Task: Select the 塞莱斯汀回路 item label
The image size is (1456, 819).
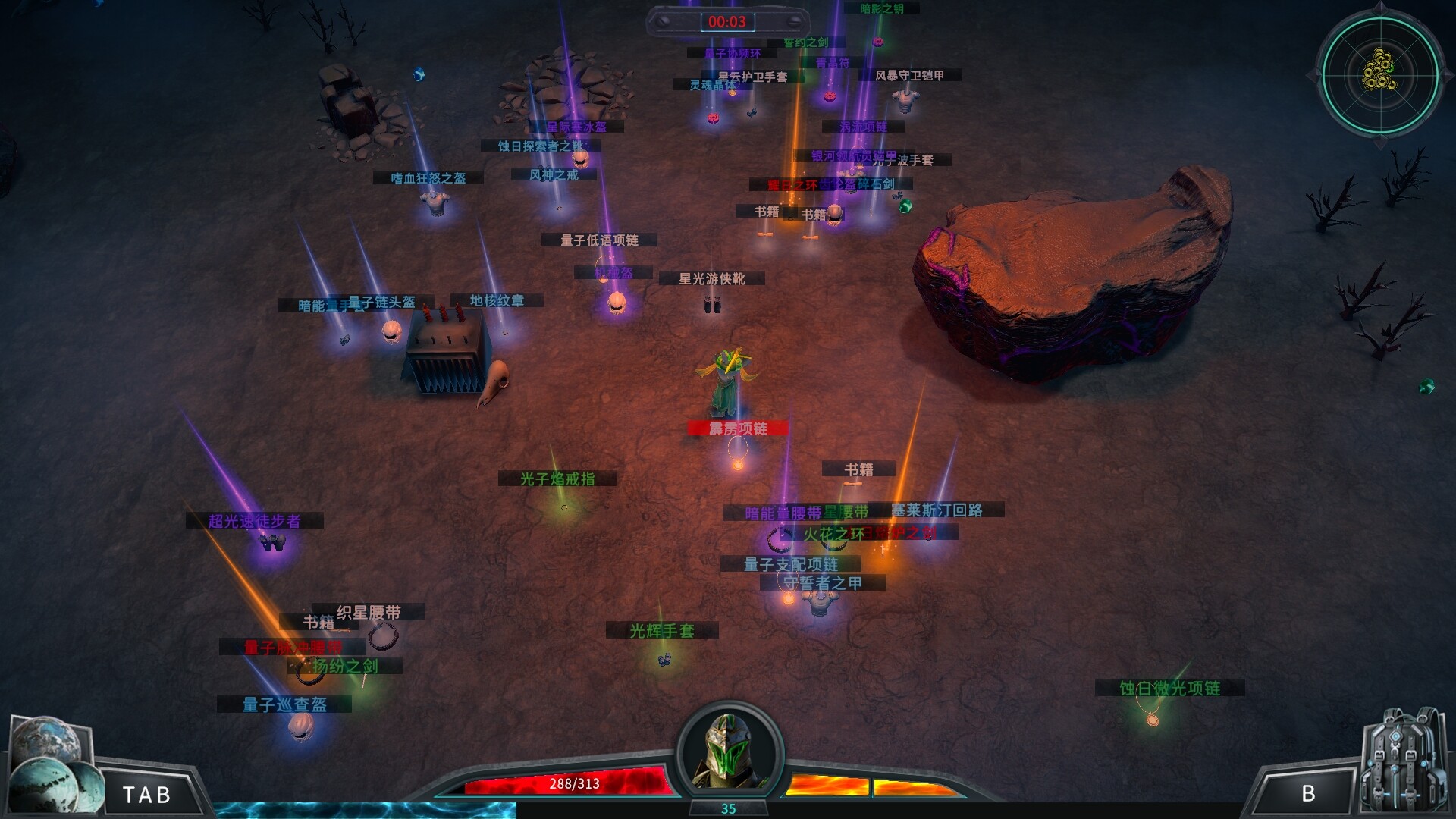Action: pos(937,510)
